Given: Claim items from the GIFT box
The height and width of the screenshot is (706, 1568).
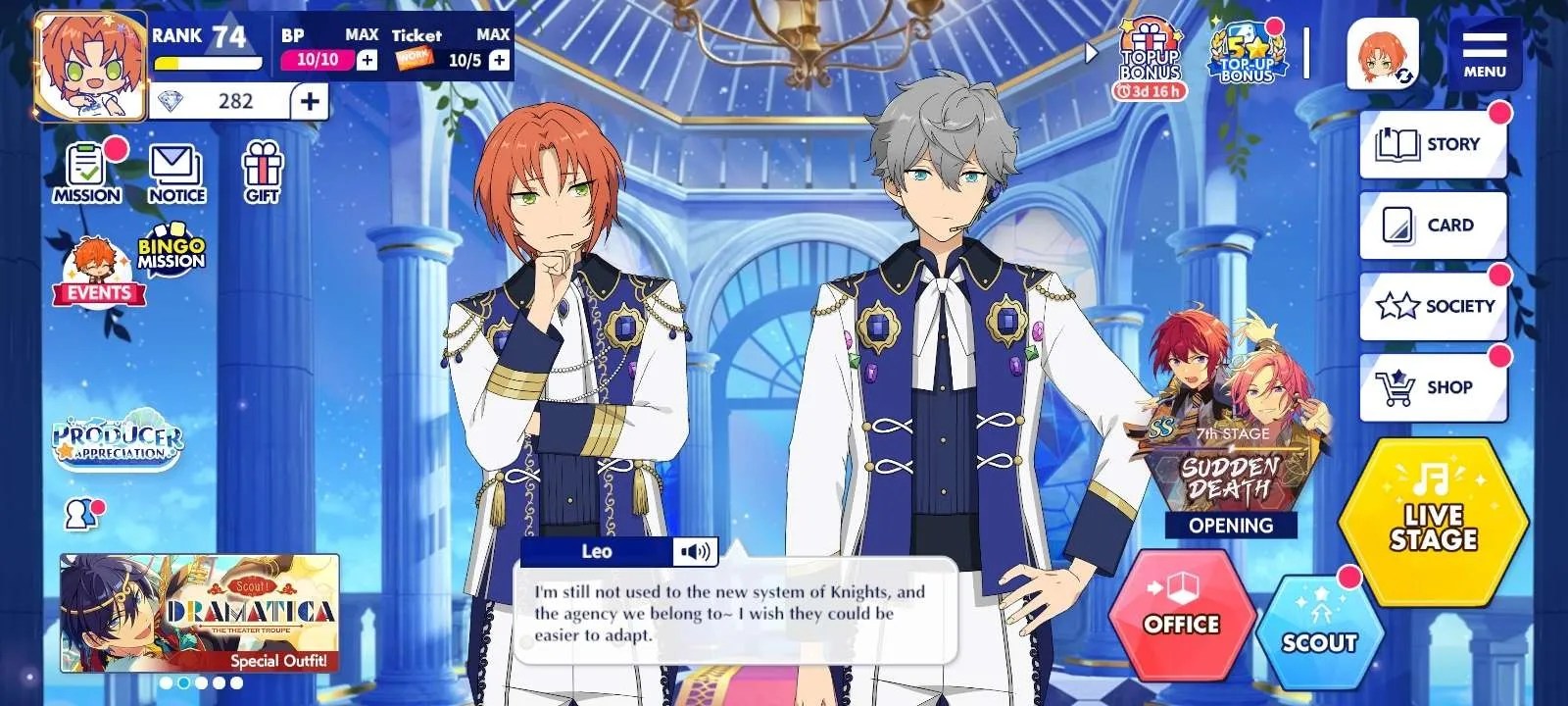Looking at the screenshot, I should click(x=262, y=173).
